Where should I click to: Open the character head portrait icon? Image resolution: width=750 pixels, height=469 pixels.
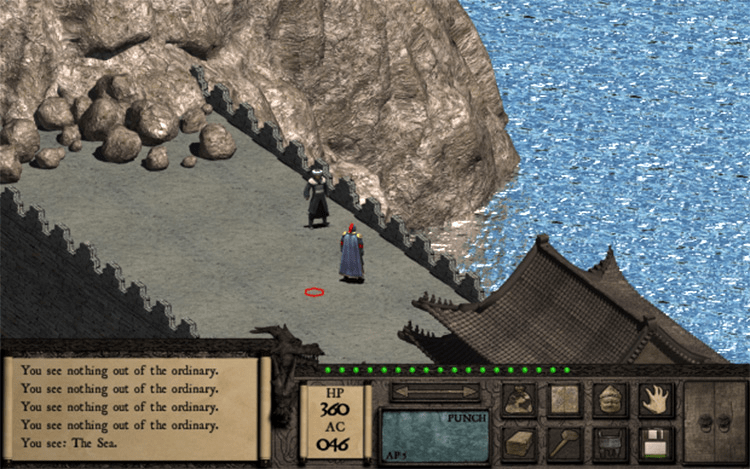[x=610, y=400]
